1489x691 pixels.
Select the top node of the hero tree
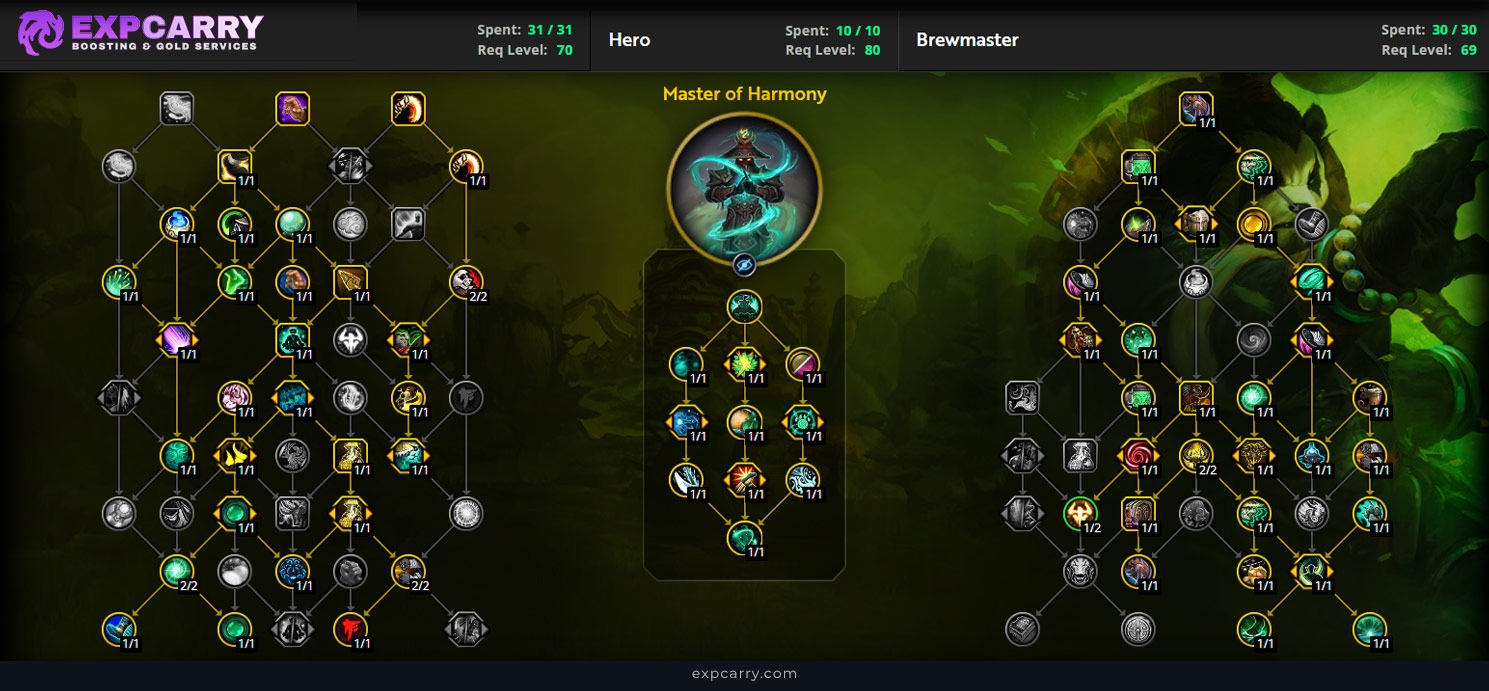point(744,307)
